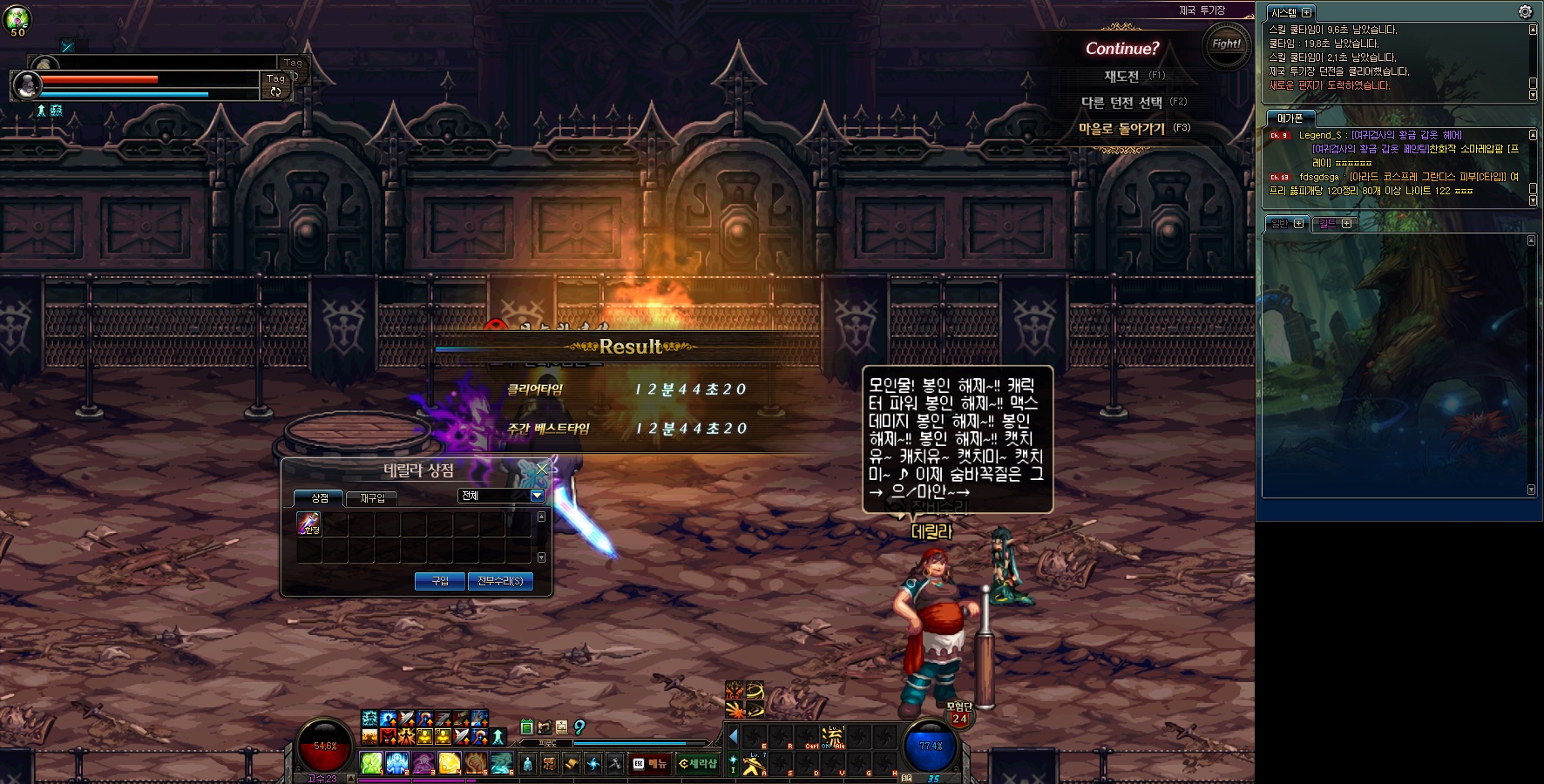Image resolution: width=1544 pixels, height=784 pixels.
Task: Open chat settings gear icon
Action: pyautogui.click(x=1525, y=11)
